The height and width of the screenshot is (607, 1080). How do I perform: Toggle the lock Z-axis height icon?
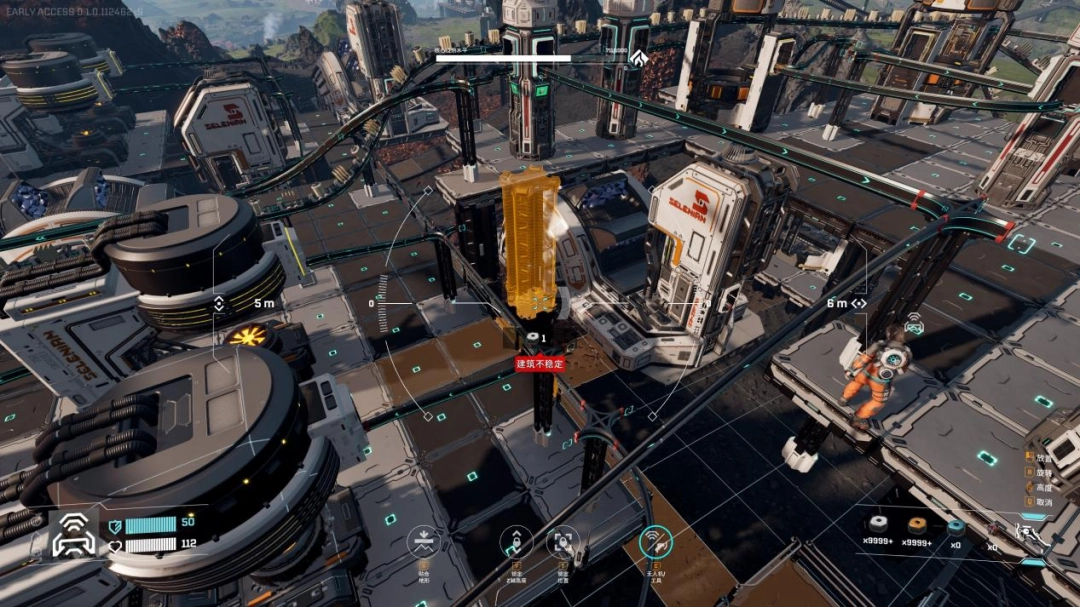[x=516, y=542]
